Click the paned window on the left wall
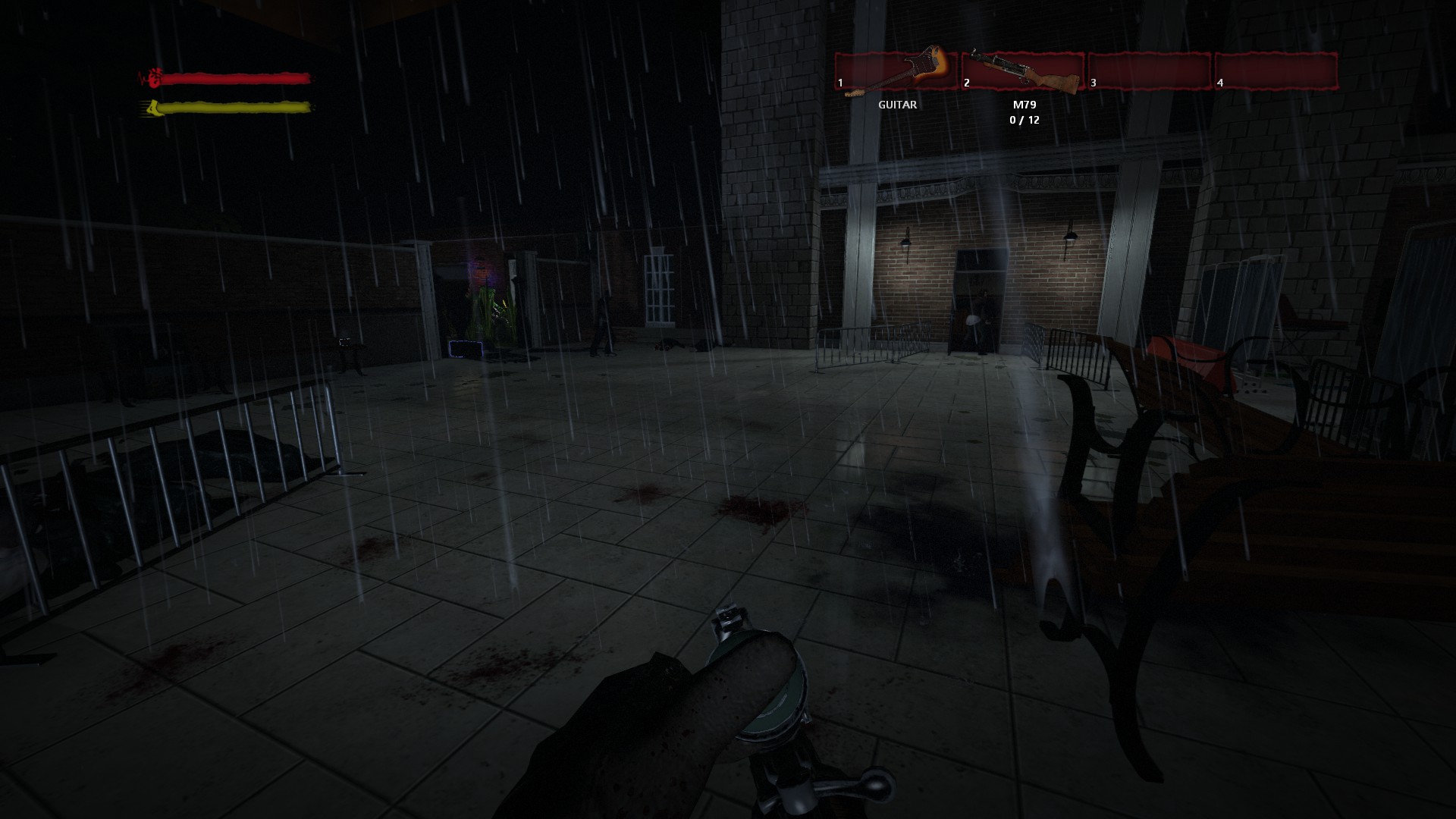Viewport: 1456px width, 819px height. 658,292
